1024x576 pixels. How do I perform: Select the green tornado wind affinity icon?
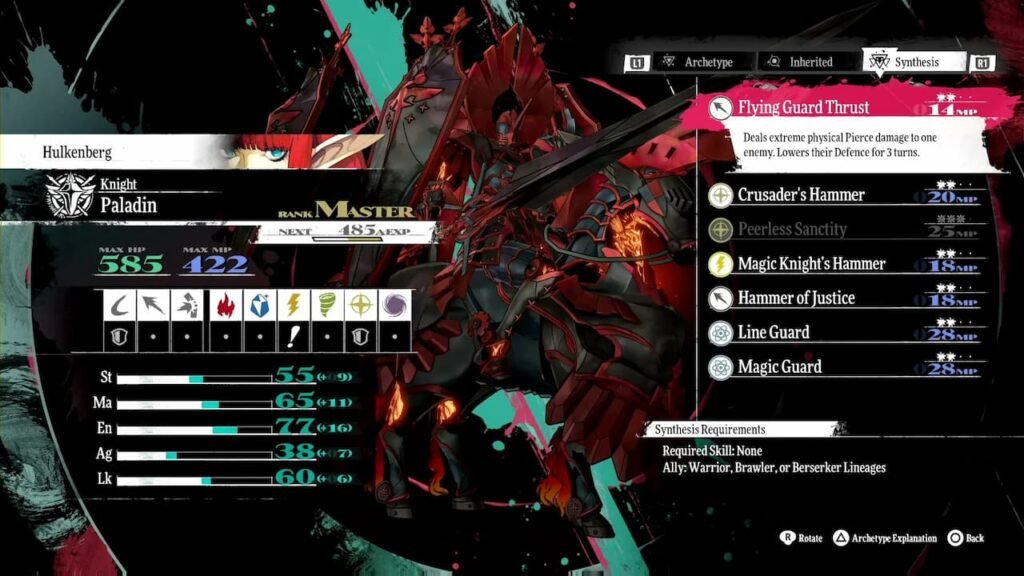coord(327,305)
